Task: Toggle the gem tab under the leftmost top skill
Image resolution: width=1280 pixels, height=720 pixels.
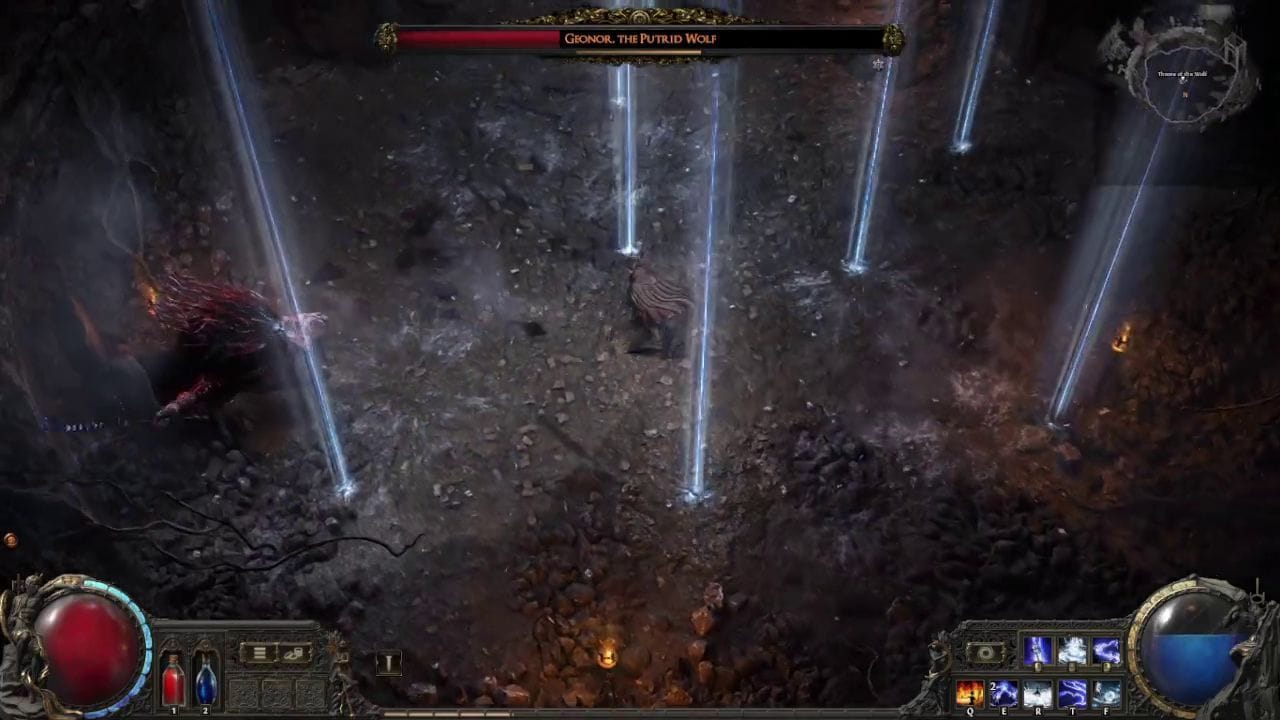Action: coord(1038,666)
